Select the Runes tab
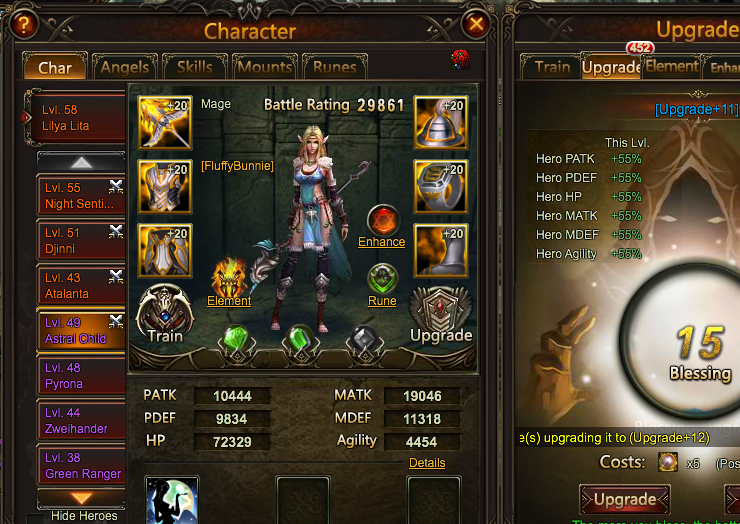The image size is (740, 524). [334, 68]
